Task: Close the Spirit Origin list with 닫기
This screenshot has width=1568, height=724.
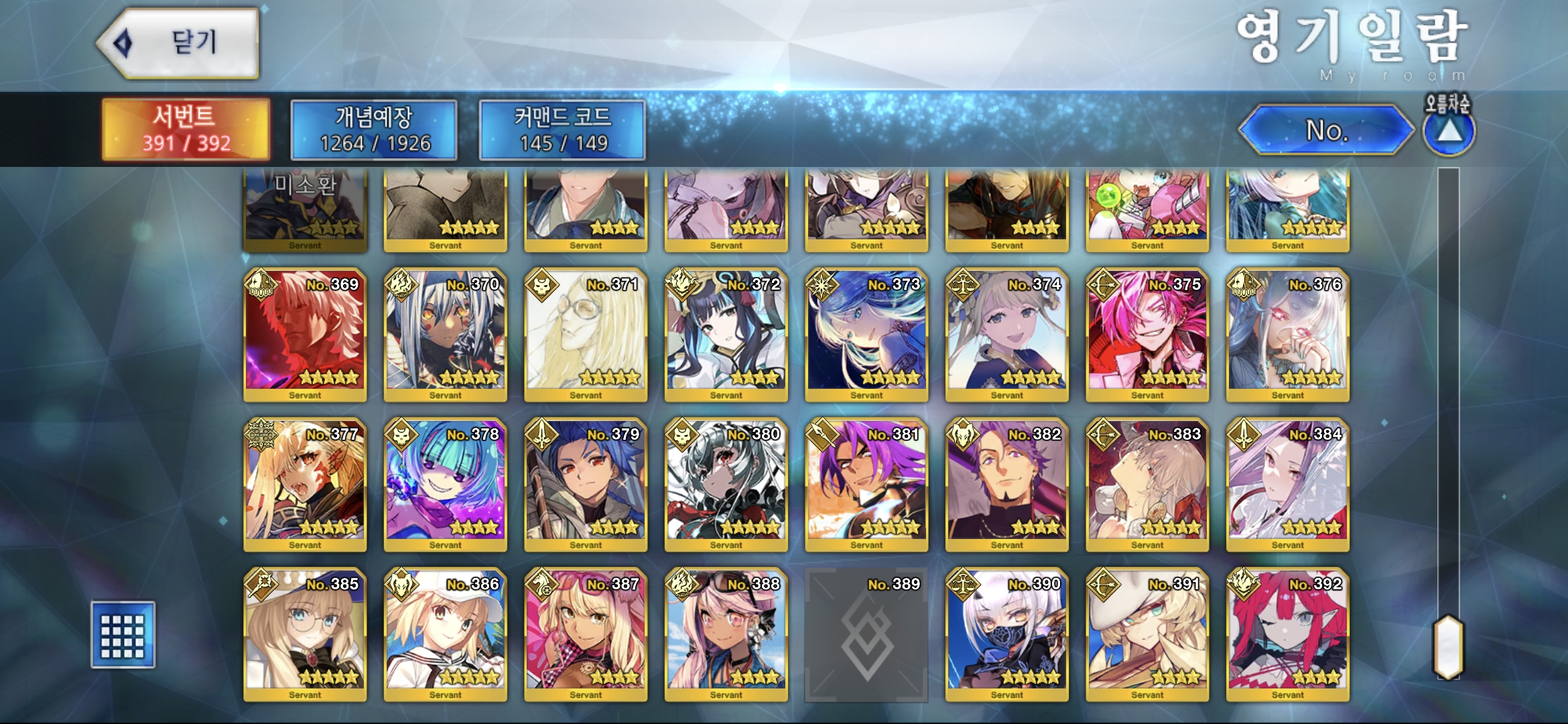Action: pyautogui.click(x=178, y=43)
